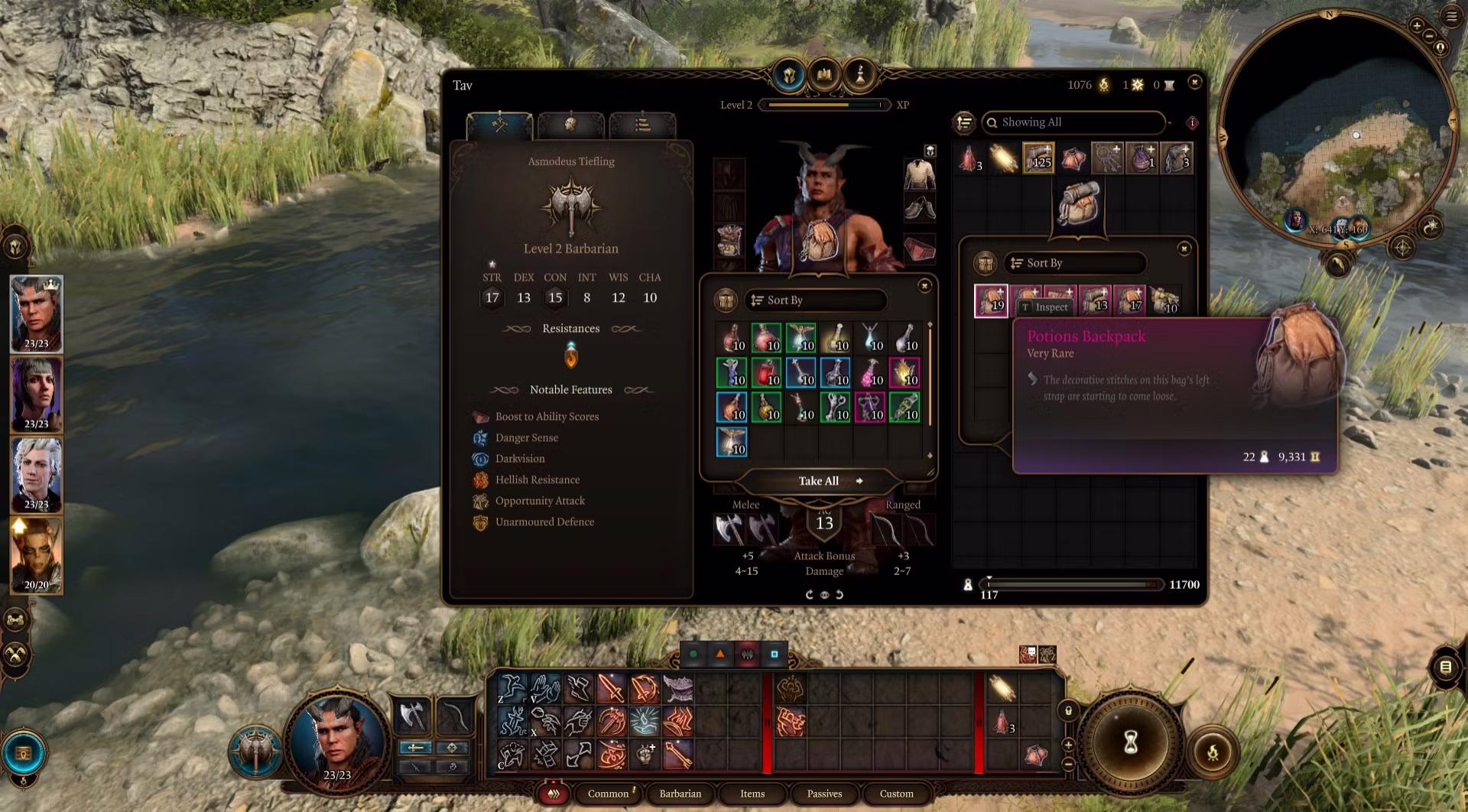This screenshot has height=812, width=1468.
Task: Click the end turn hourglass button
Action: (x=1131, y=742)
